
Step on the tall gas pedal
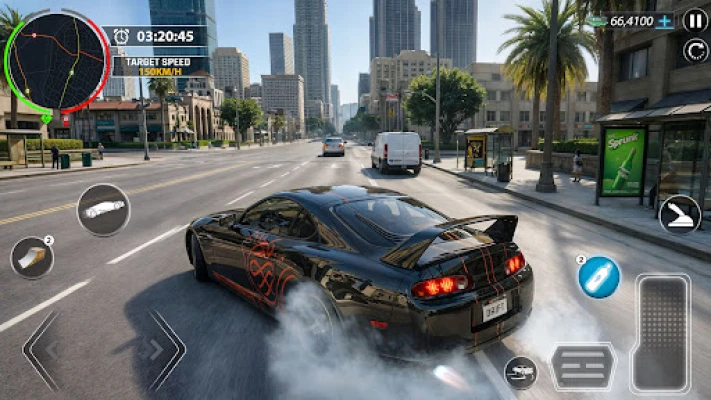pos(660,334)
